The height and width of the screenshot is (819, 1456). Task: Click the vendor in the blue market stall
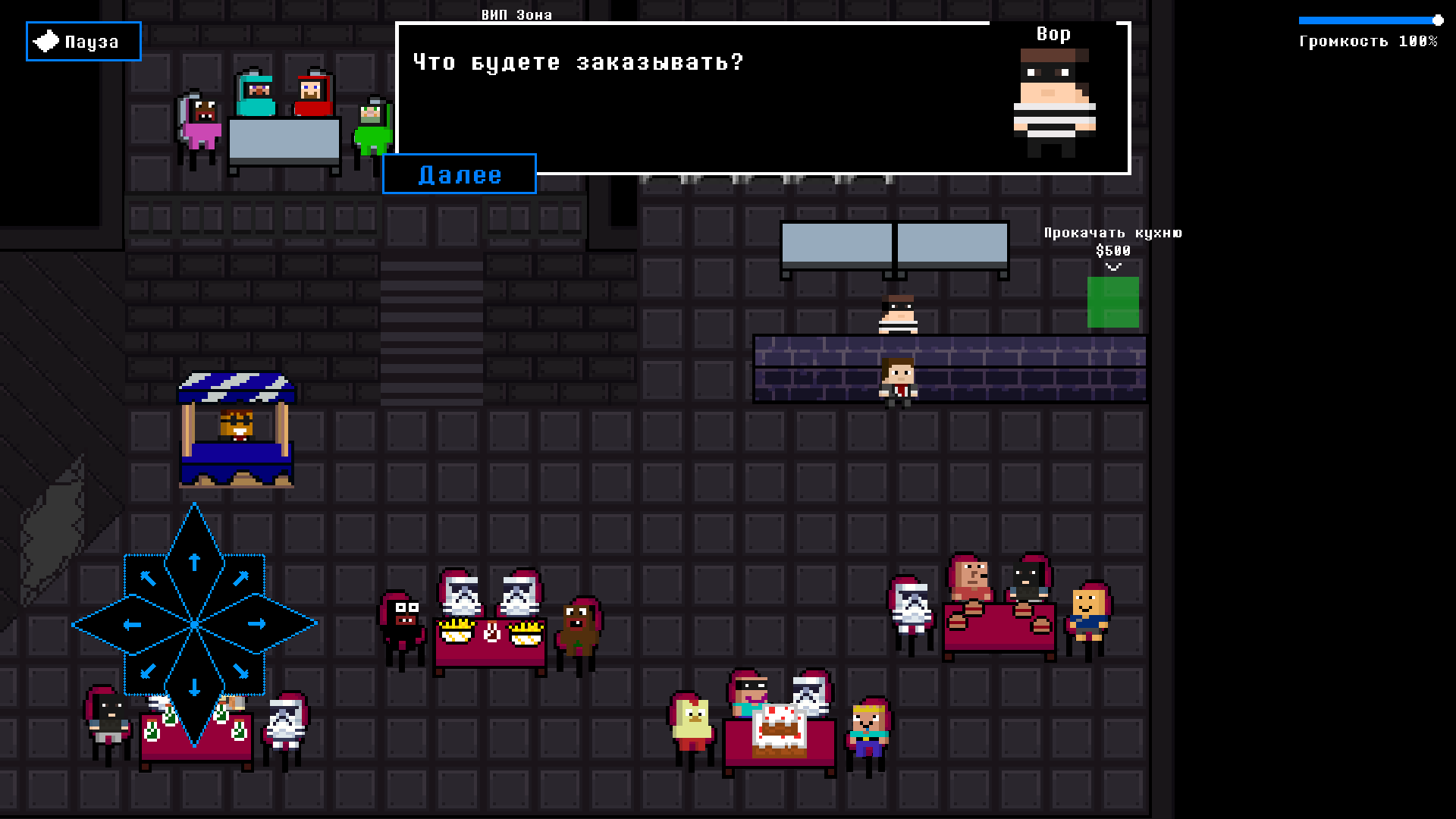(x=236, y=425)
